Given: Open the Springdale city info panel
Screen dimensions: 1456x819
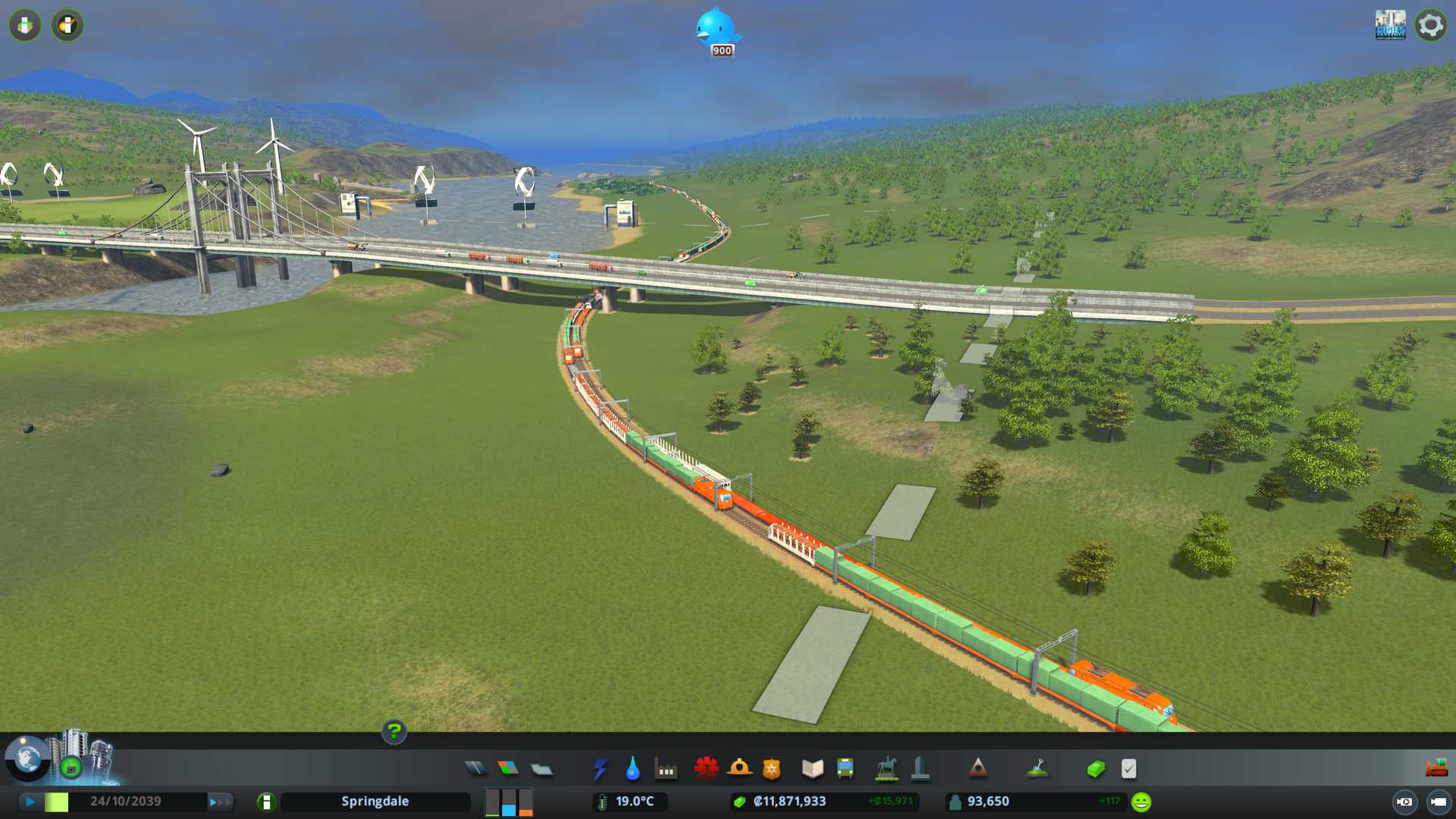Looking at the screenshot, I should point(375,802).
